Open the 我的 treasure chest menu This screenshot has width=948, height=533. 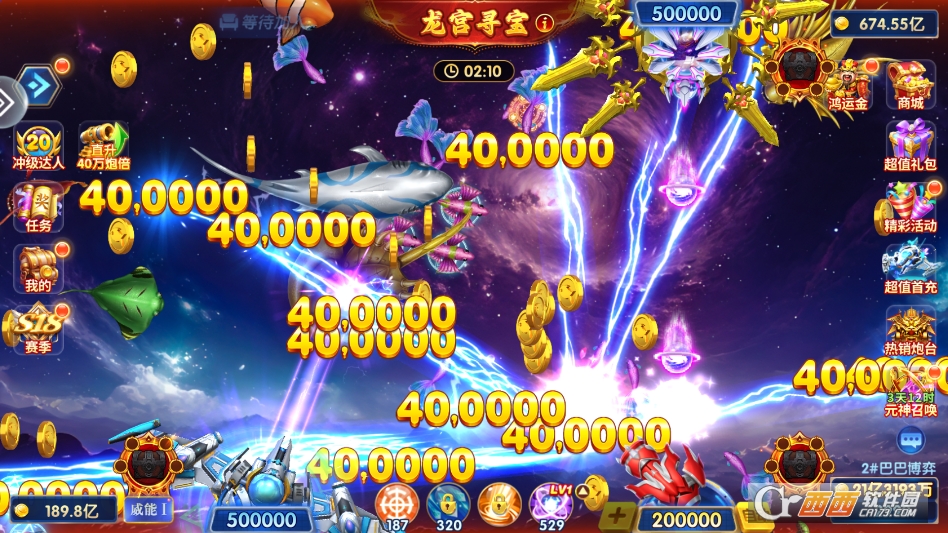(38, 265)
